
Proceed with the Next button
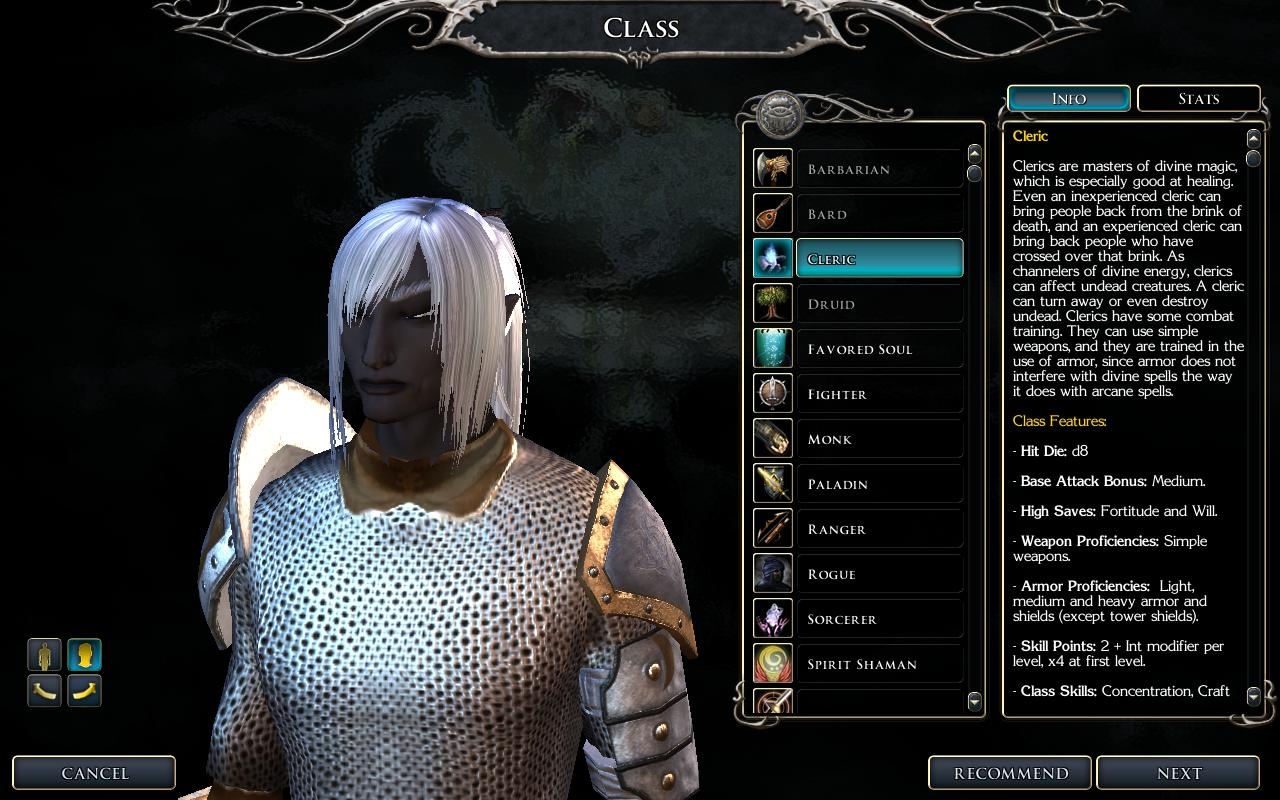1179,773
